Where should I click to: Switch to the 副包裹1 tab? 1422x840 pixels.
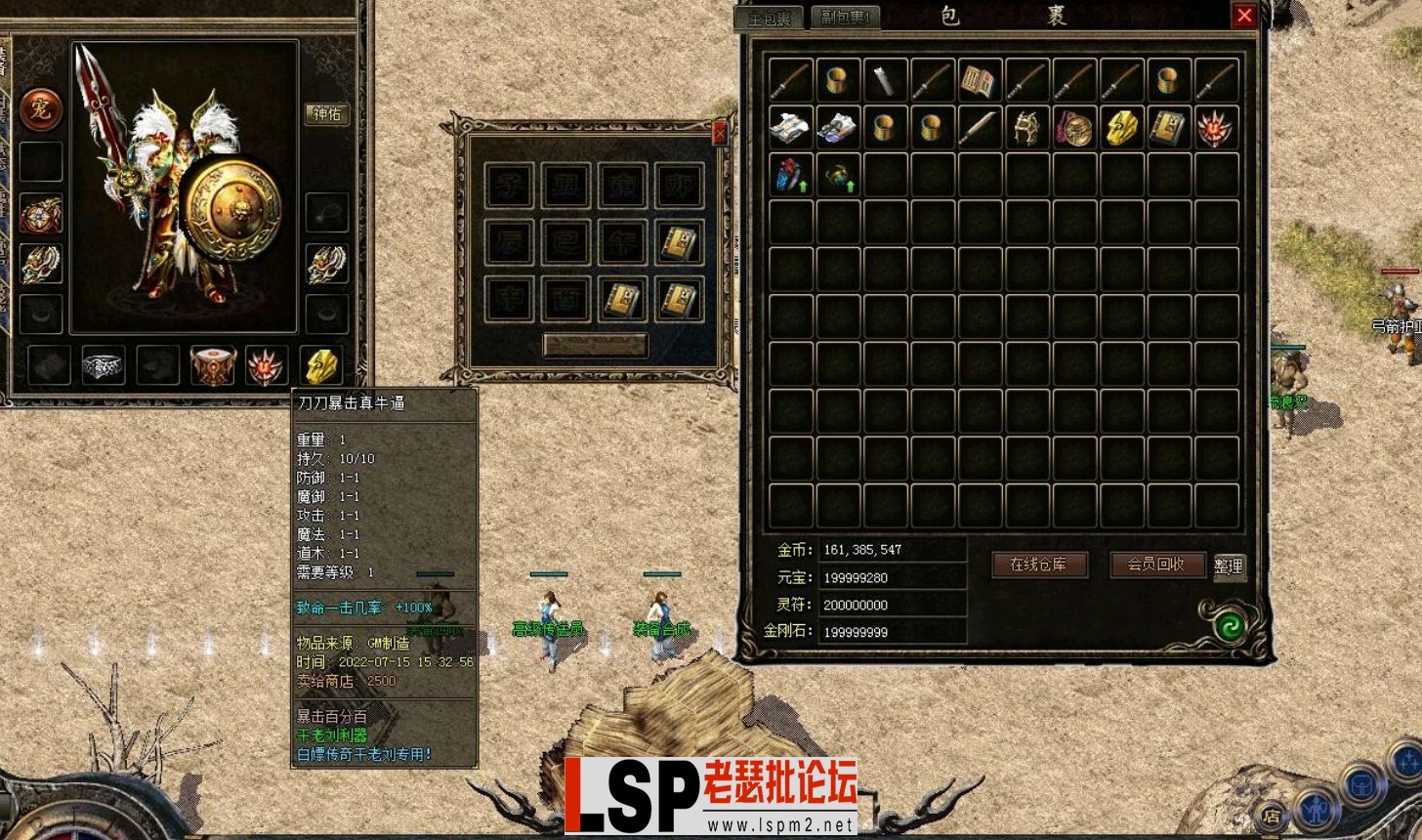pos(845,17)
